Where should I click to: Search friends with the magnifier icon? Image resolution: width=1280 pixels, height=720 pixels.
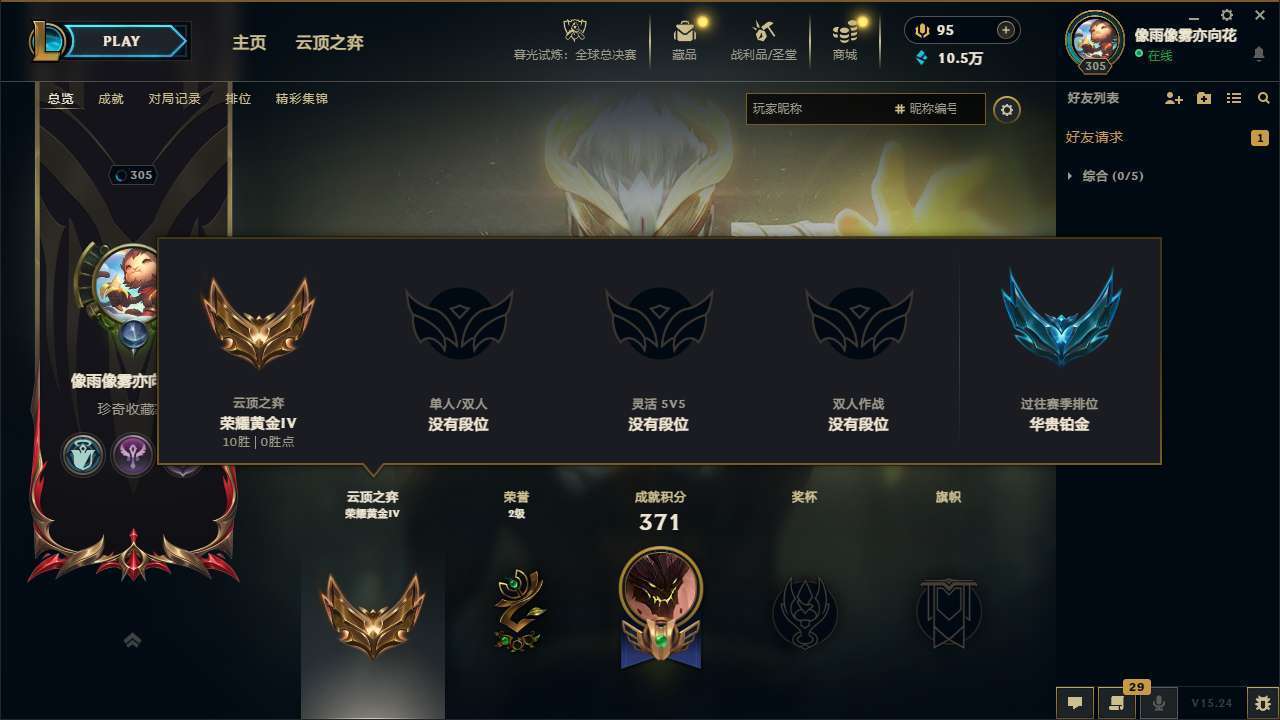click(1263, 98)
